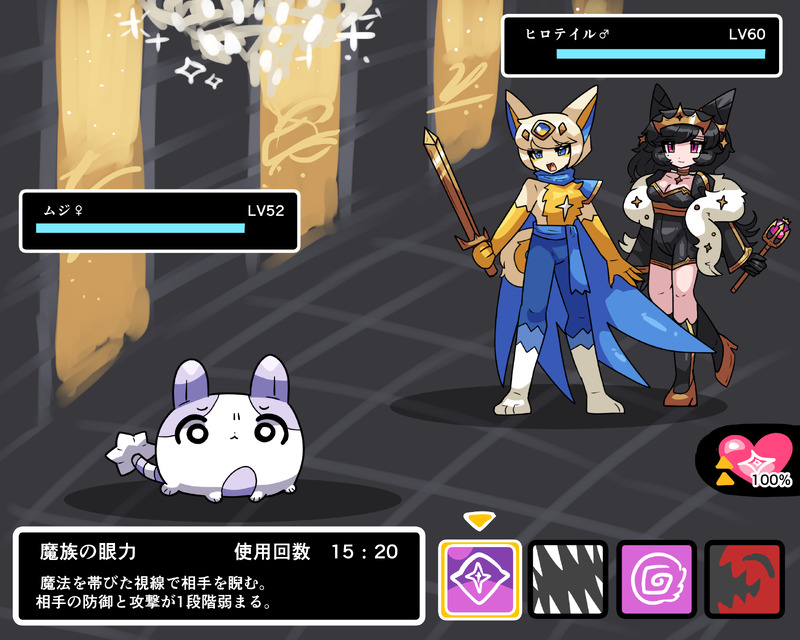Activate the pink spiral skill

[656, 579]
